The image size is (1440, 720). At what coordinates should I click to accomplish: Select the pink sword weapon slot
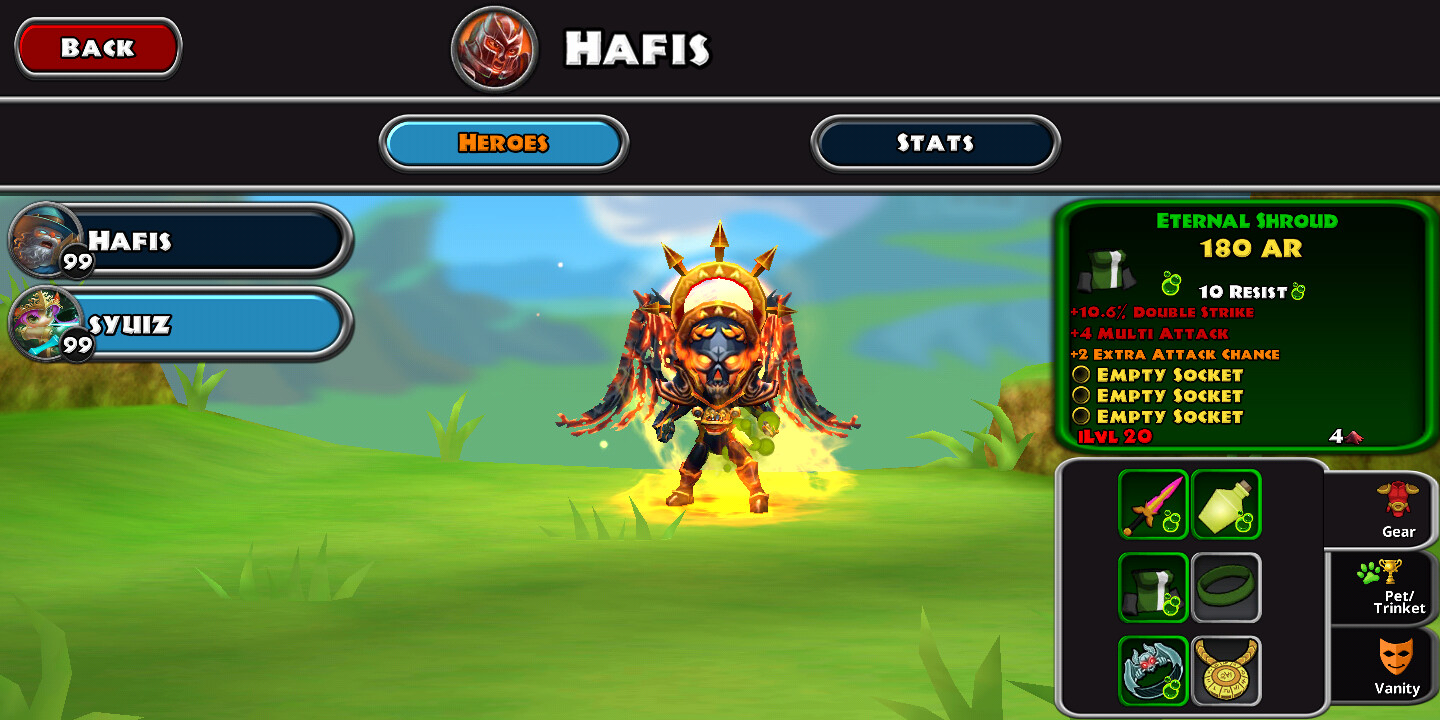pos(1153,504)
